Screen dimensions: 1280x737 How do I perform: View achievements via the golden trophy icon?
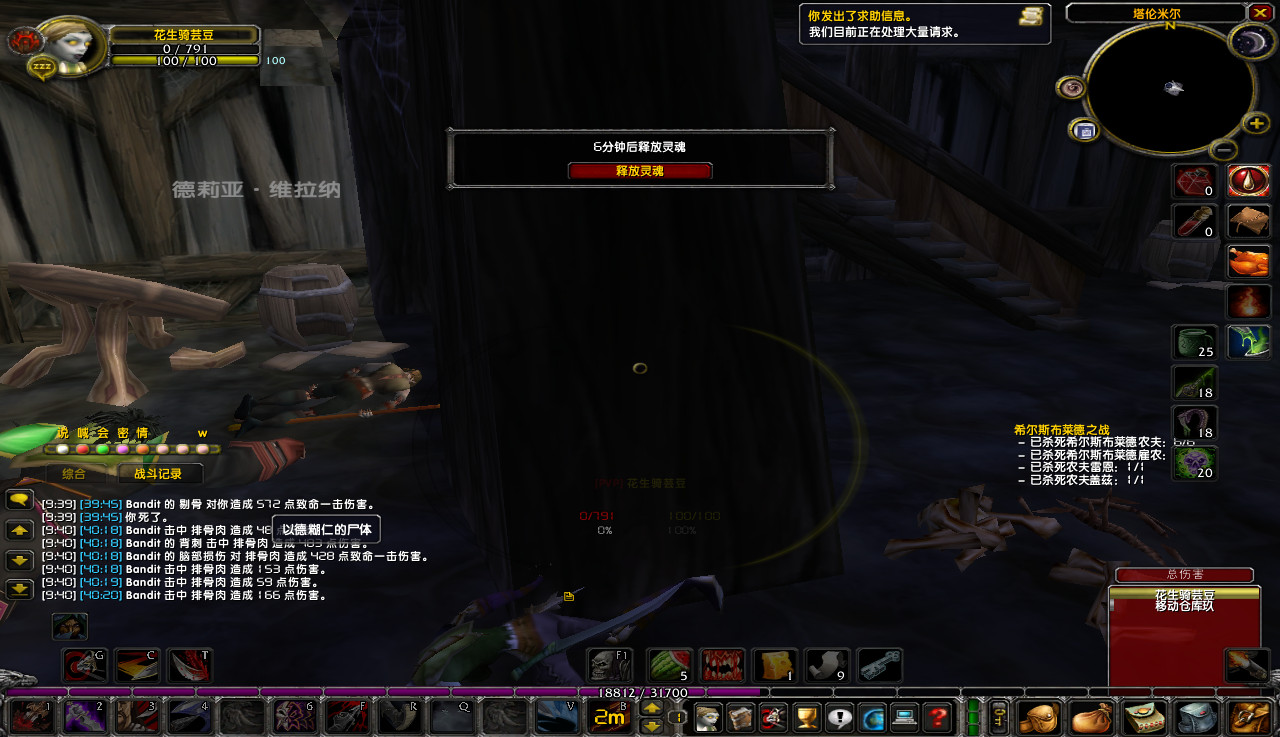(x=805, y=718)
